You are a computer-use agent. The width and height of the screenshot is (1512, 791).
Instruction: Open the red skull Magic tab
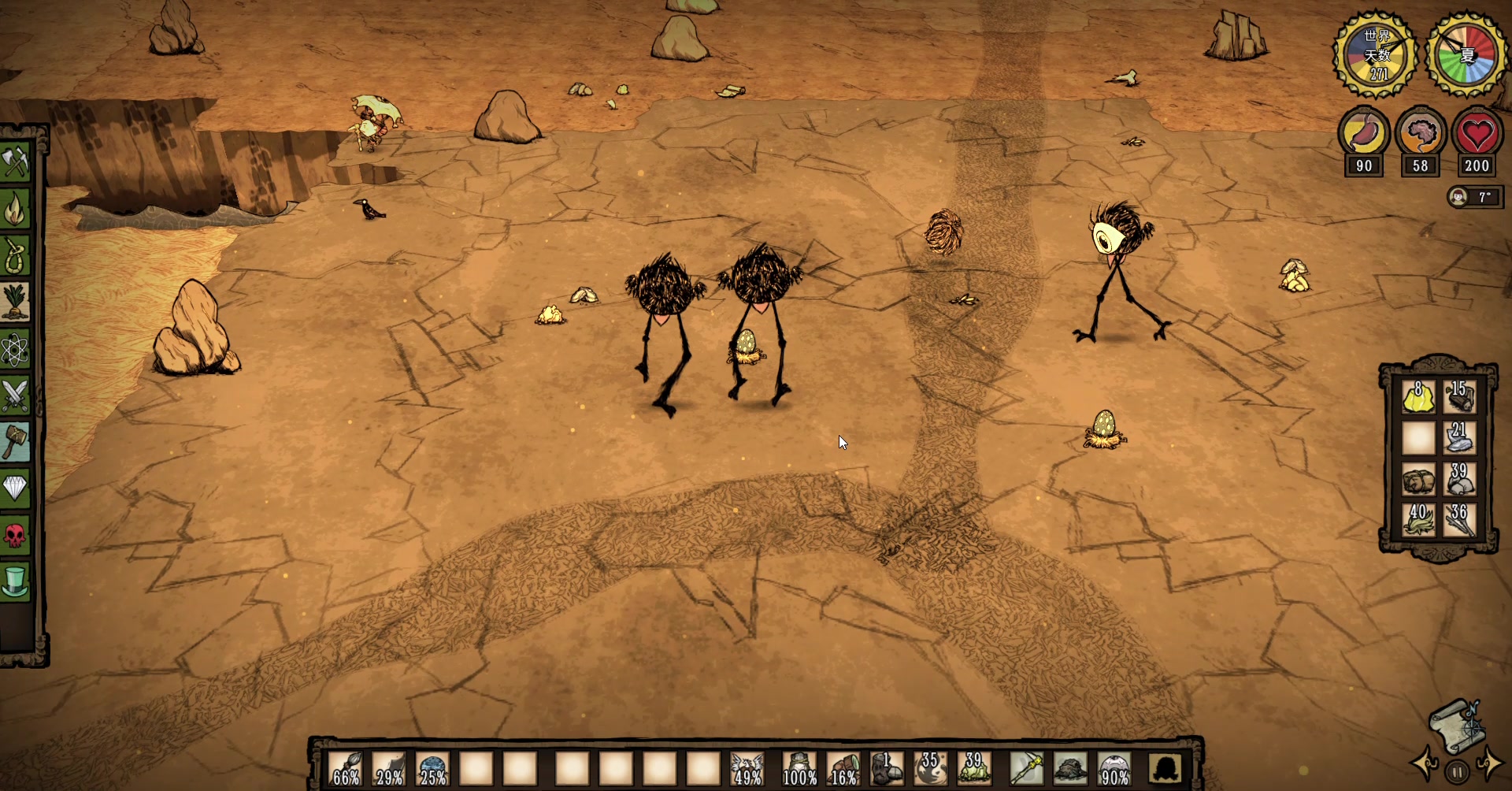(x=16, y=536)
